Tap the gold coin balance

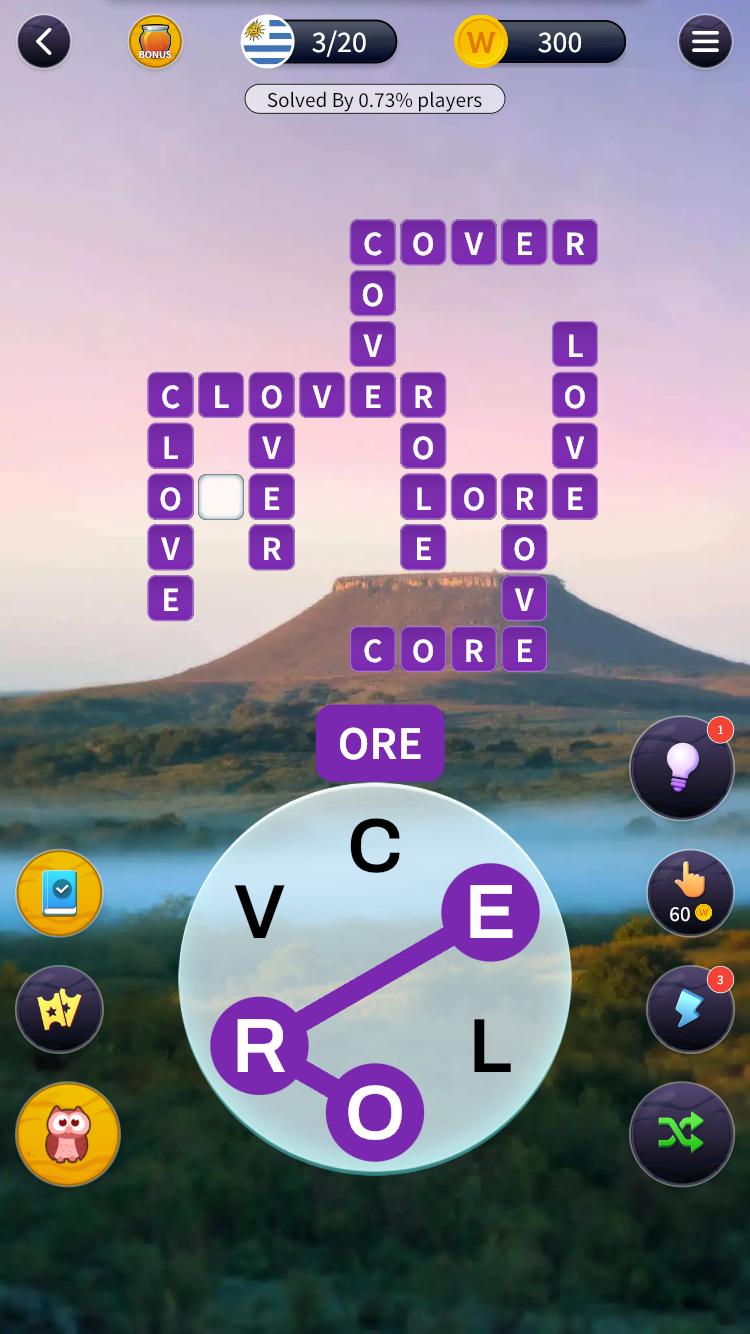click(541, 42)
